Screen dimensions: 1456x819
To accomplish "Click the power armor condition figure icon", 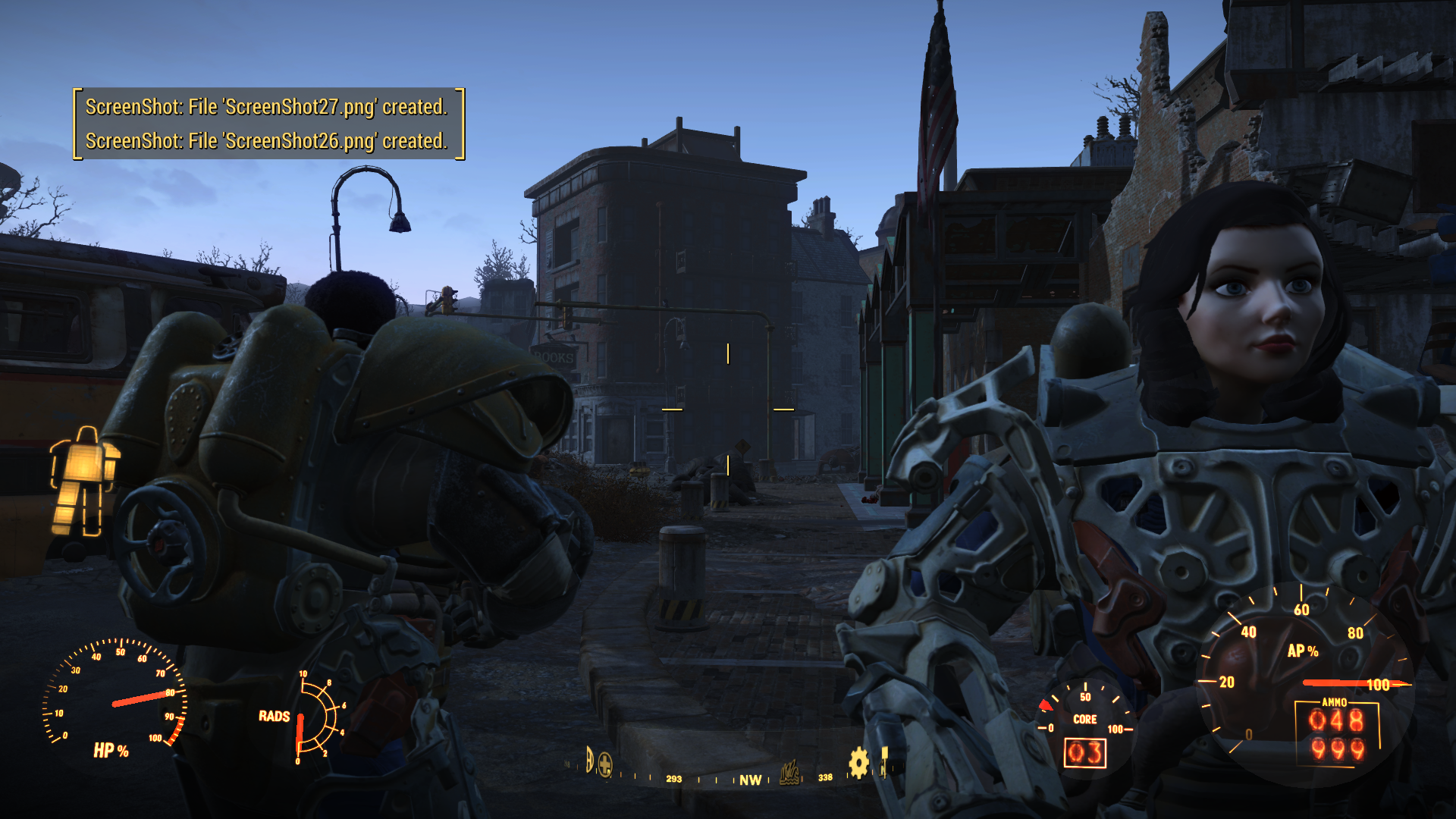I will tap(84, 482).
